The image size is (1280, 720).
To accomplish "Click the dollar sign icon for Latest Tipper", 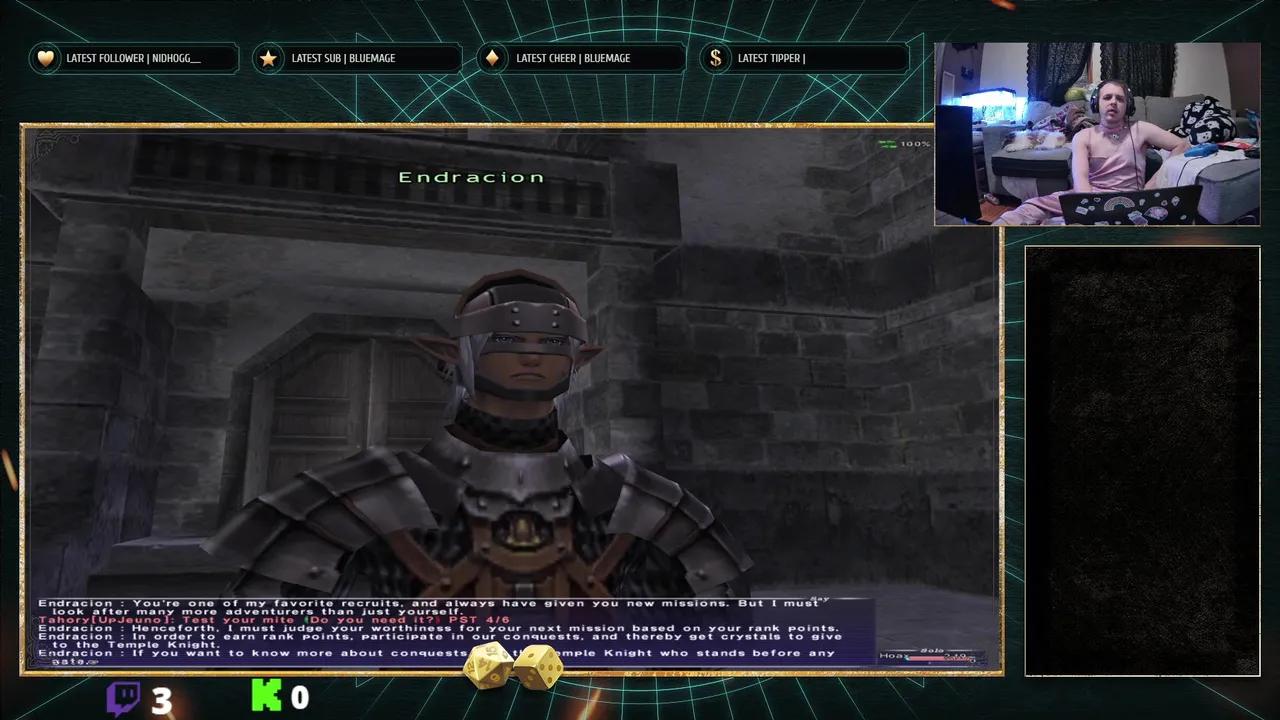I will [x=715, y=58].
